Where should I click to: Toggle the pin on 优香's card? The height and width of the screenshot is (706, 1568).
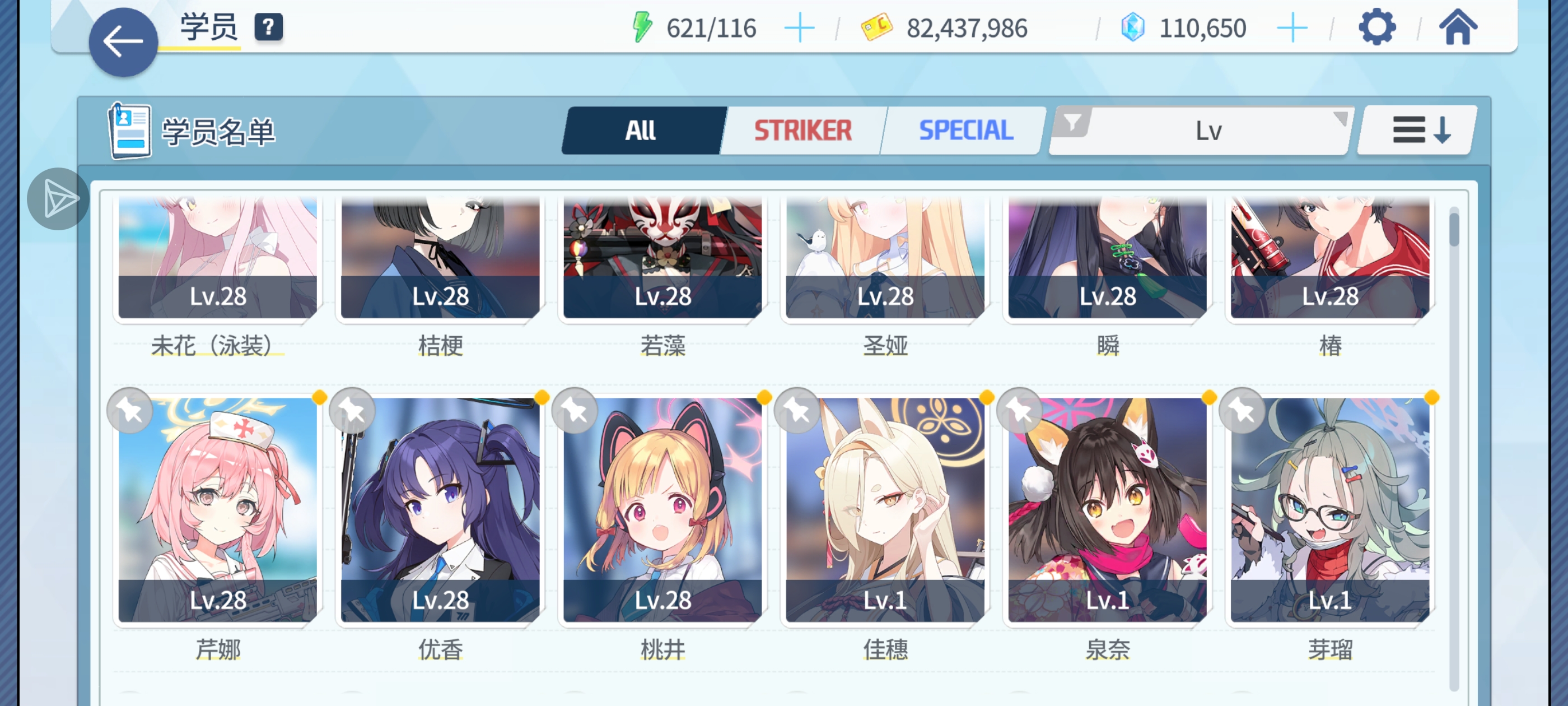351,411
